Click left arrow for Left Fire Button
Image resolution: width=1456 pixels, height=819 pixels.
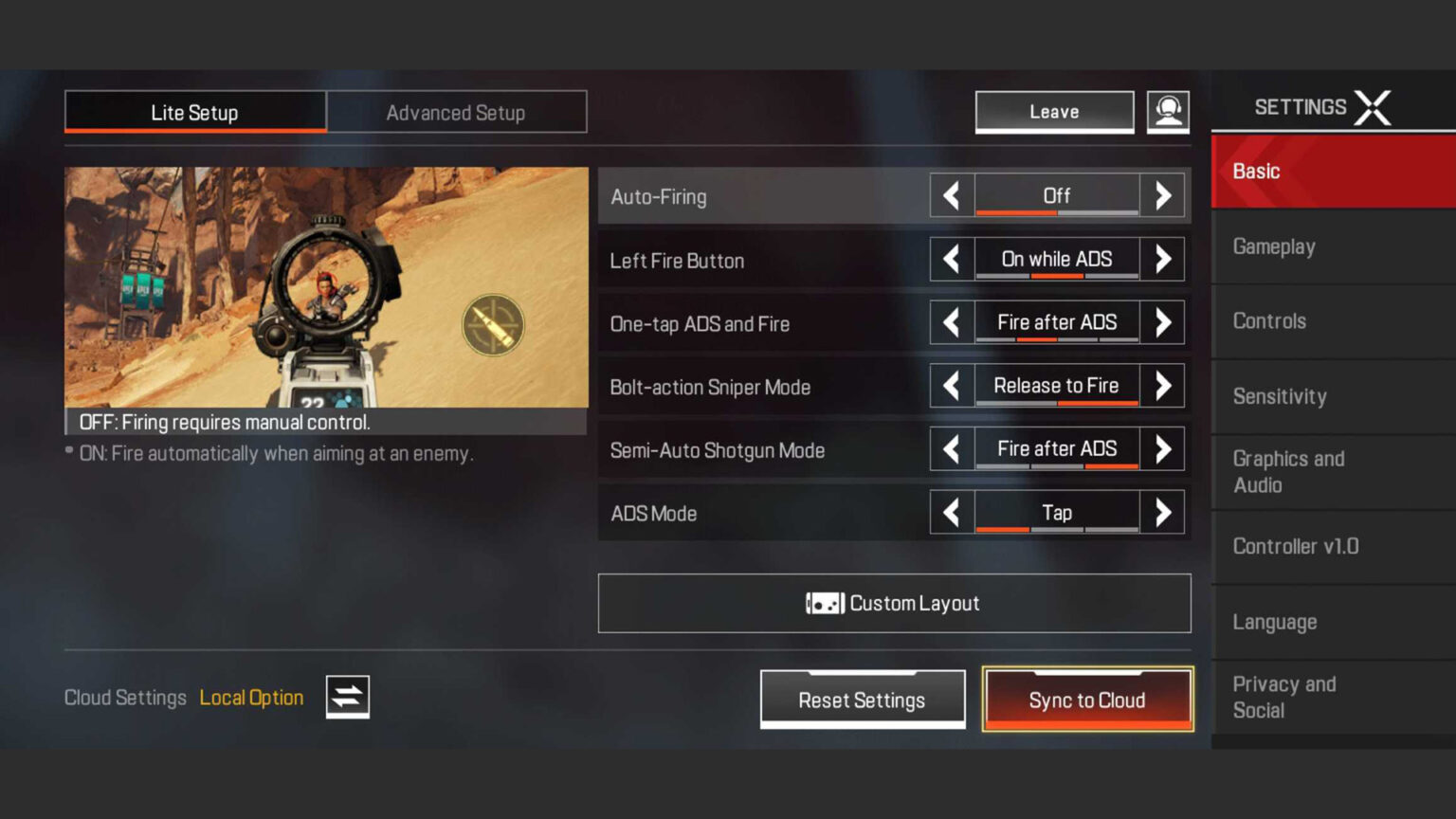click(952, 260)
